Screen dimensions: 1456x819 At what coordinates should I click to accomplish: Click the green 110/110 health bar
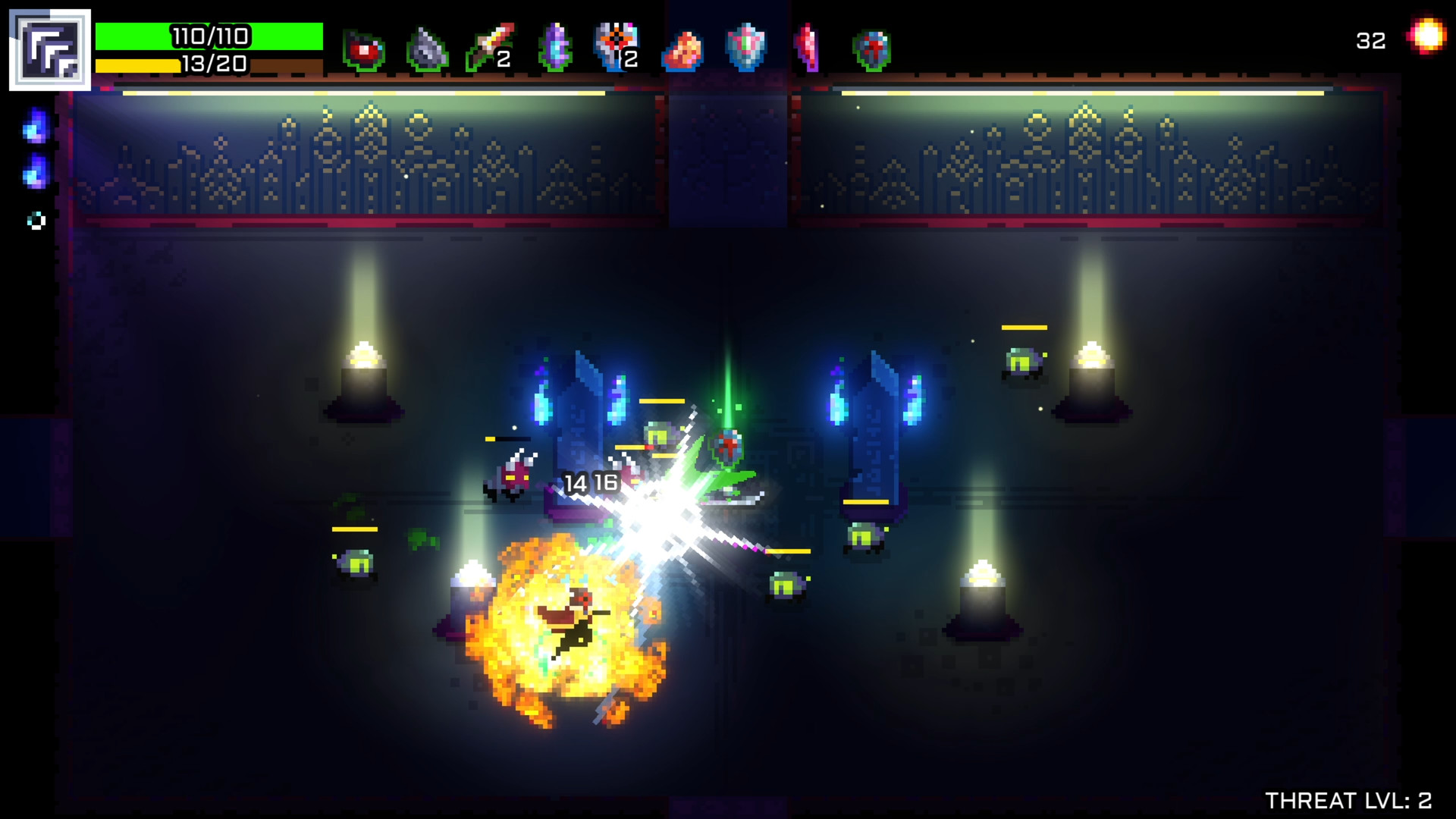coord(212,34)
